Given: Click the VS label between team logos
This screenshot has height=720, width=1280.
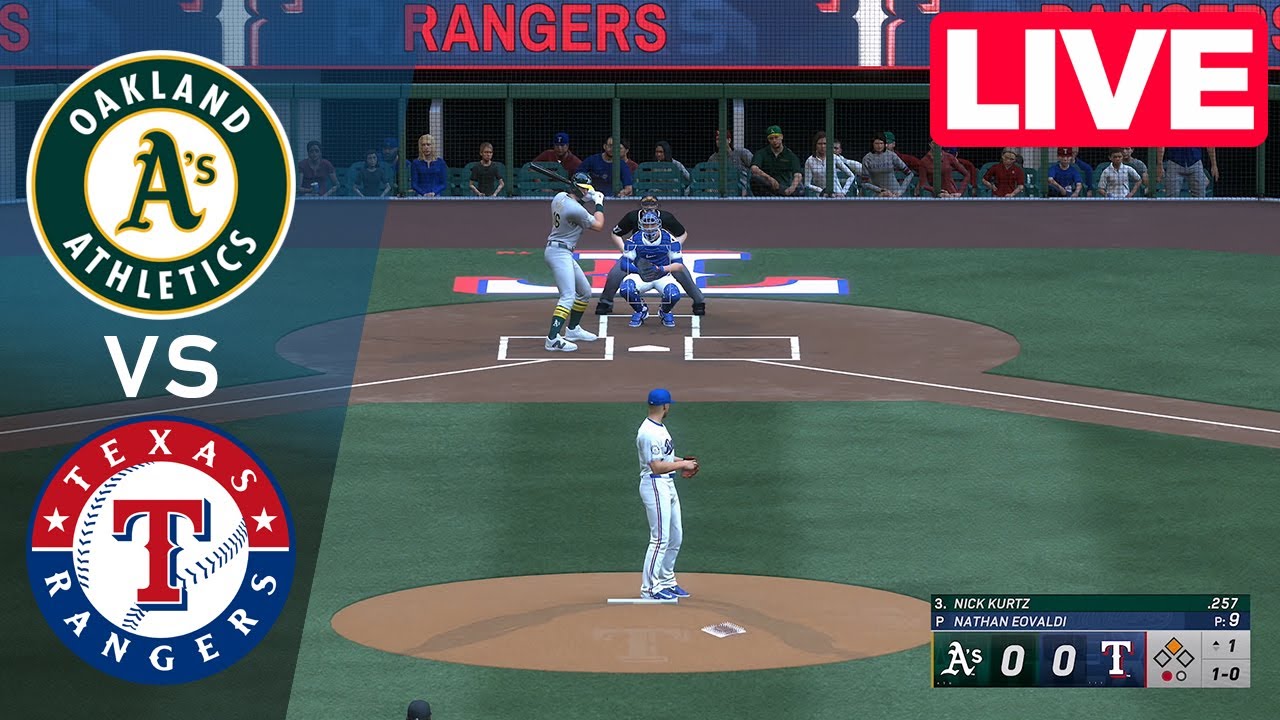Looking at the screenshot, I should [x=161, y=367].
